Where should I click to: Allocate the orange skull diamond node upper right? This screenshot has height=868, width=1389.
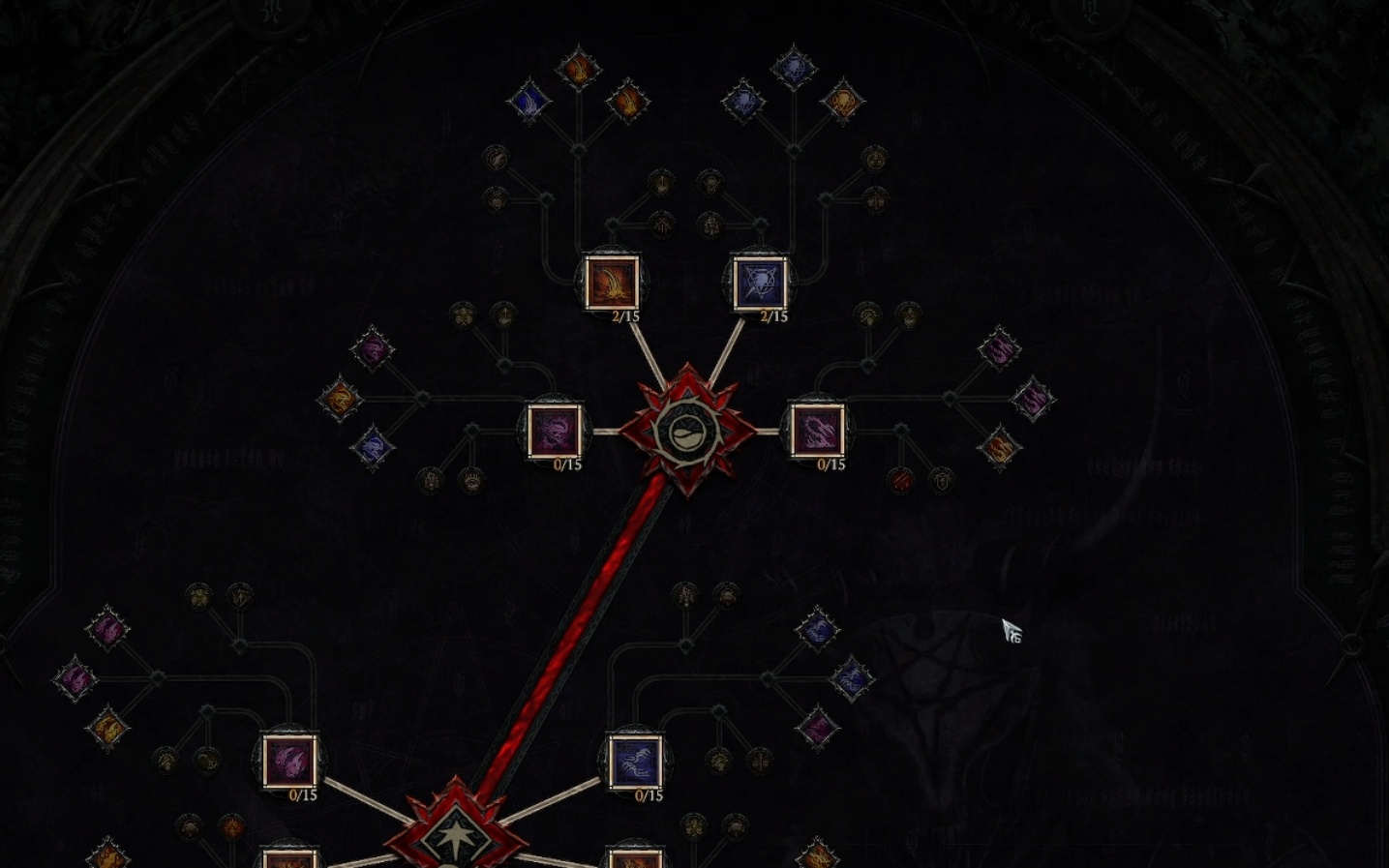[843, 102]
